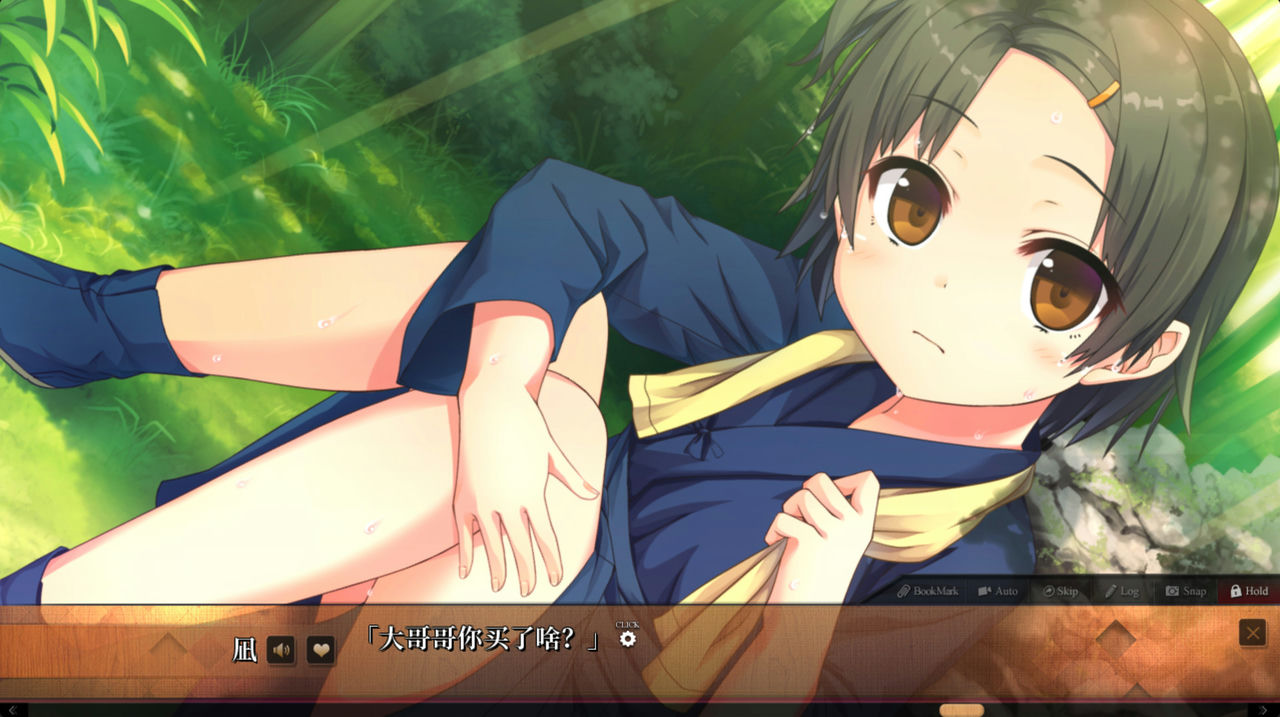This screenshot has width=1280, height=717.
Task: Click the bottom scrollbar thumb
Action: tap(962, 710)
